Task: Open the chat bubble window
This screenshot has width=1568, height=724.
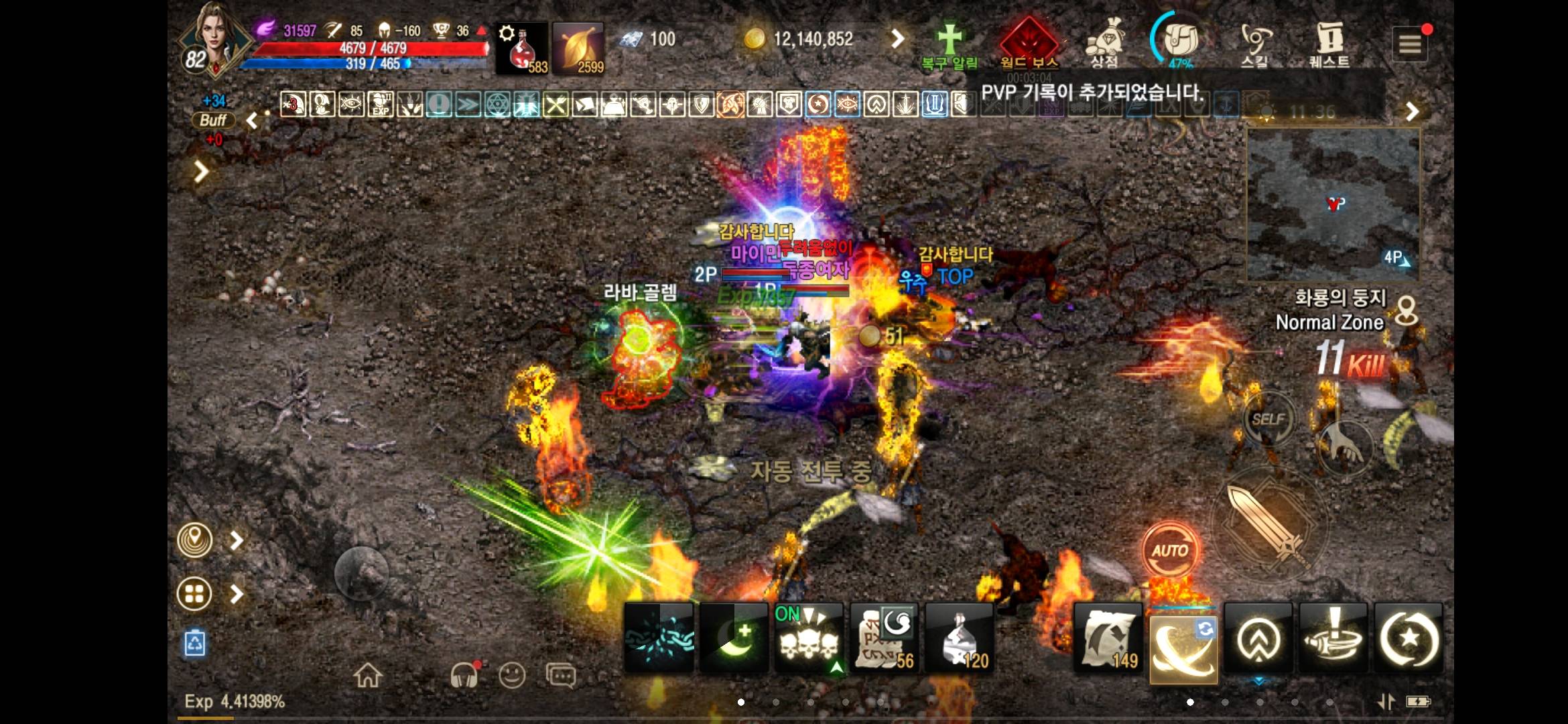Action: click(x=560, y=676)
